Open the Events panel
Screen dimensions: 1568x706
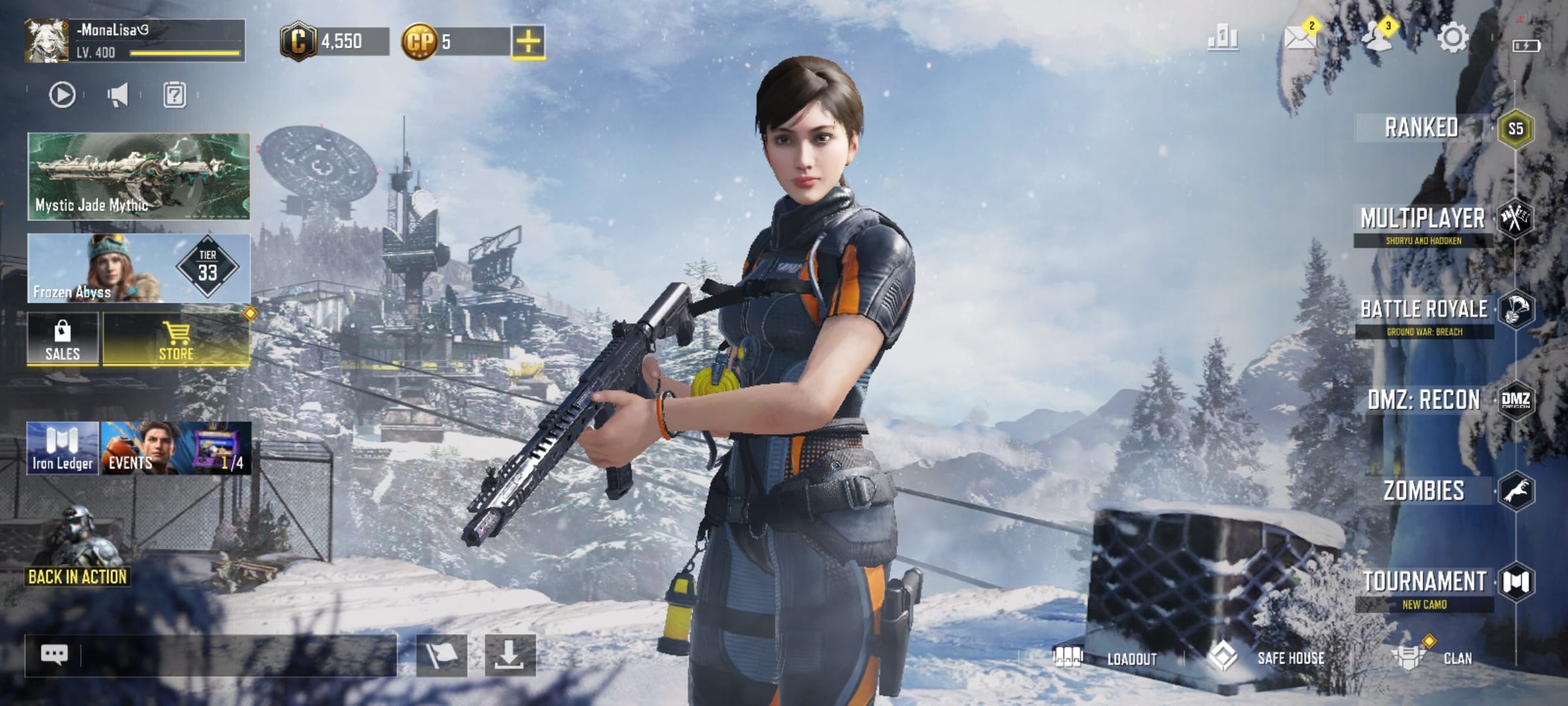click(x=175, y=448)
